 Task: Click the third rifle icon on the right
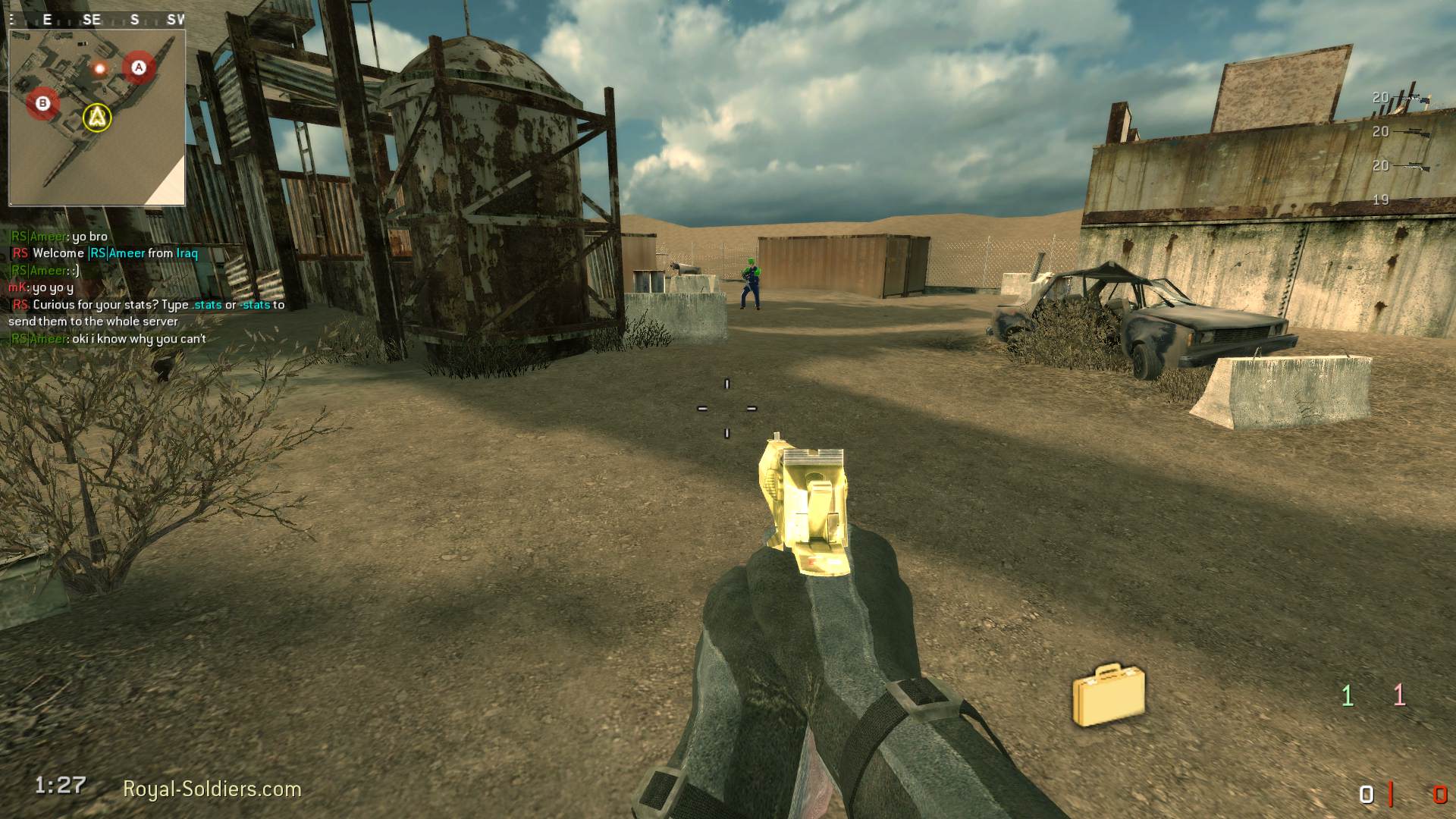[1413, 166]
